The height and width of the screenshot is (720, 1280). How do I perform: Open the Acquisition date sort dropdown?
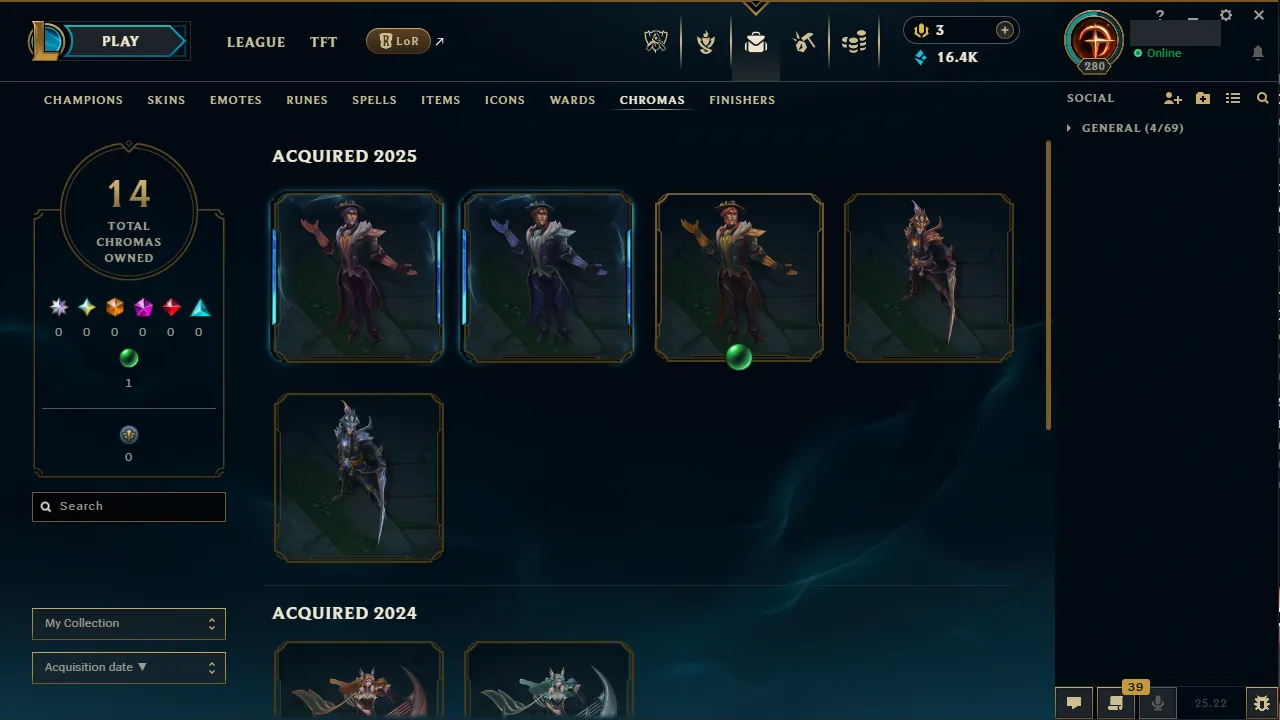tap(128, 667)
